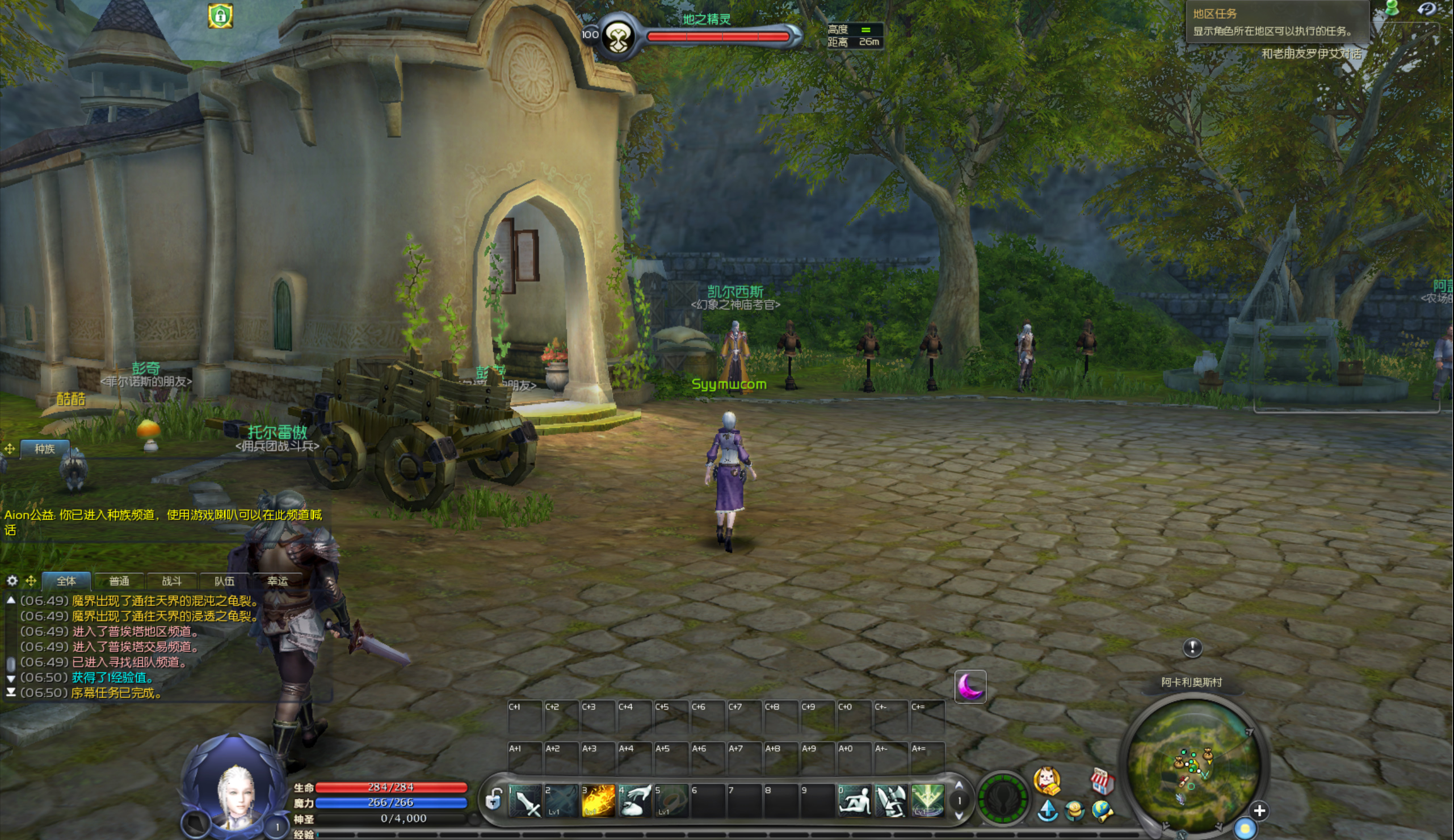
Task: Open the shop storefront icon
Action: [1102, 782]
